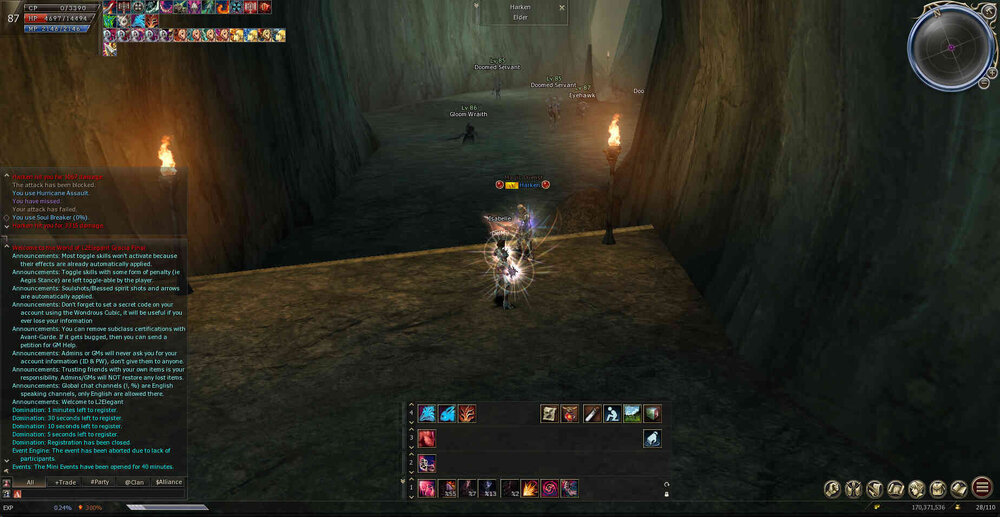The width and height of the screenshot is (1000, 517).
Task: Show the @Clan chat tab
Action: 134,482
